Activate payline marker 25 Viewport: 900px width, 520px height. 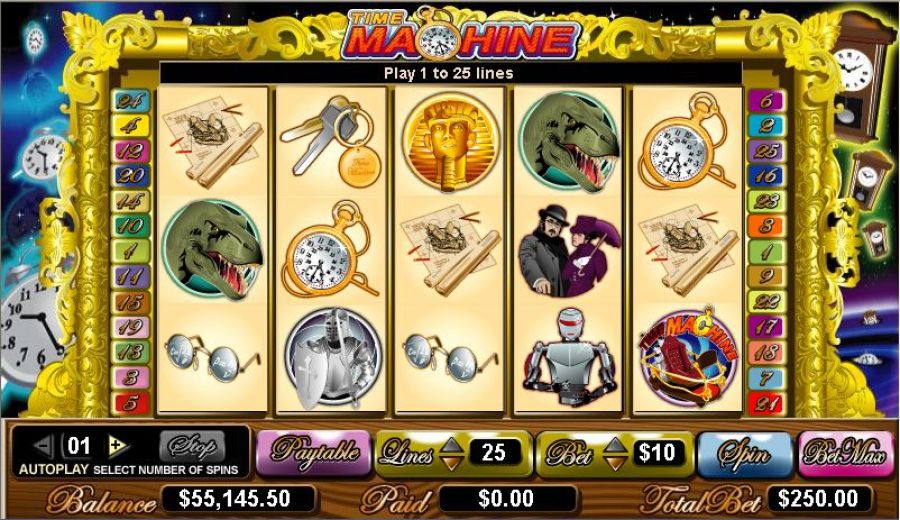(x=767, y=151)
